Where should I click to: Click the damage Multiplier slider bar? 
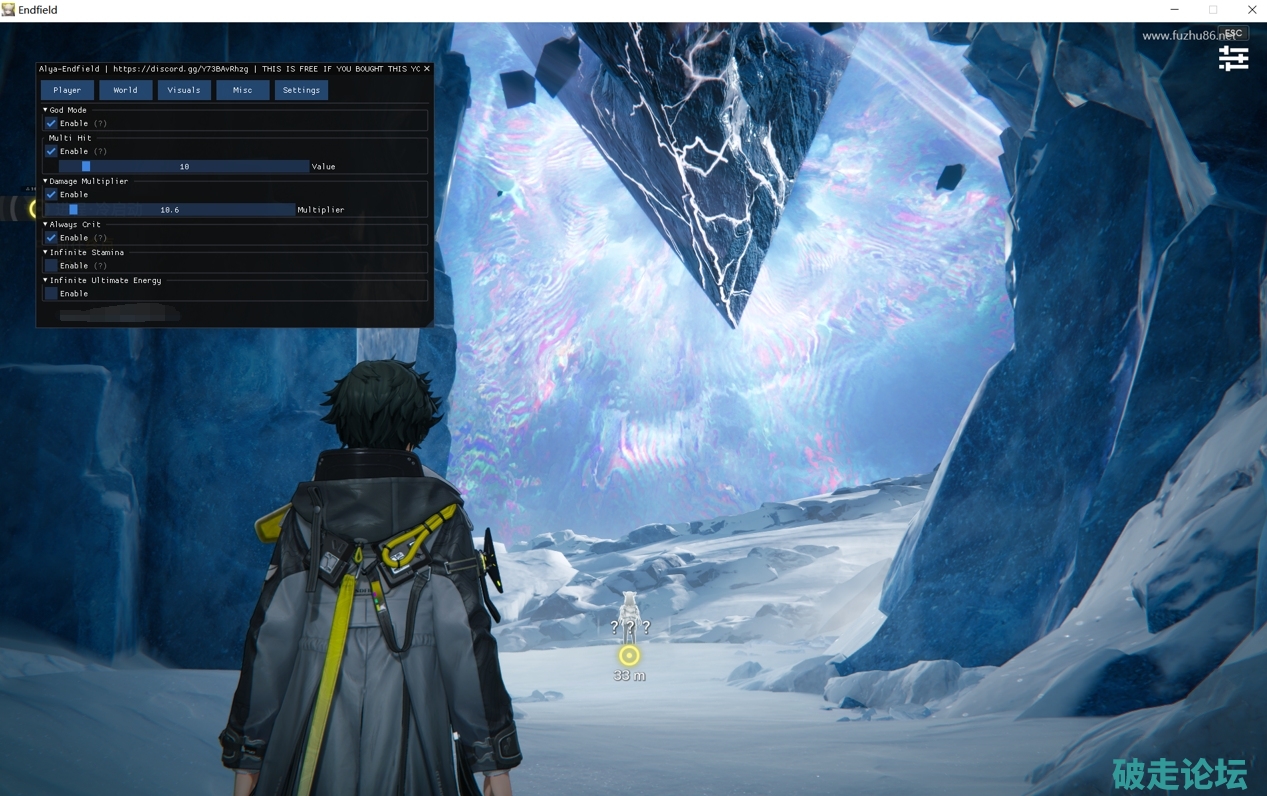coord(170,210)
